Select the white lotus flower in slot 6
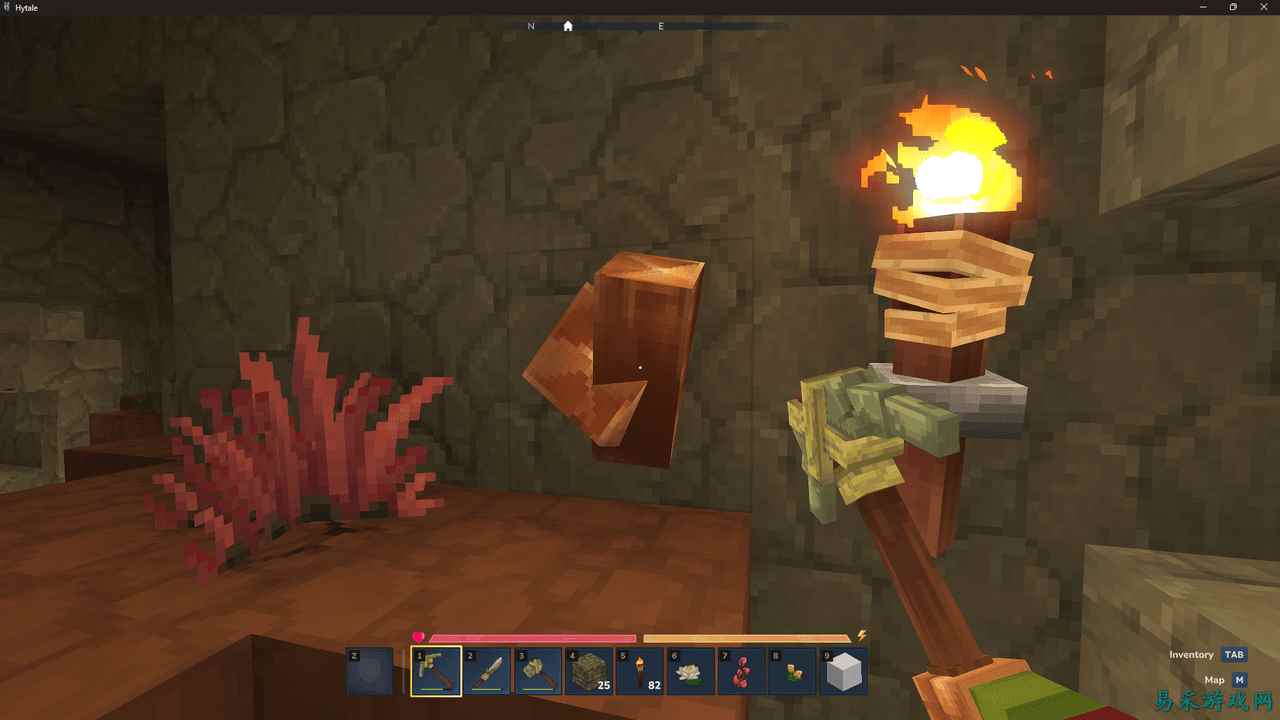This screenshot has width=1280, height=720. pyautogui.click(x=692, y=669)
